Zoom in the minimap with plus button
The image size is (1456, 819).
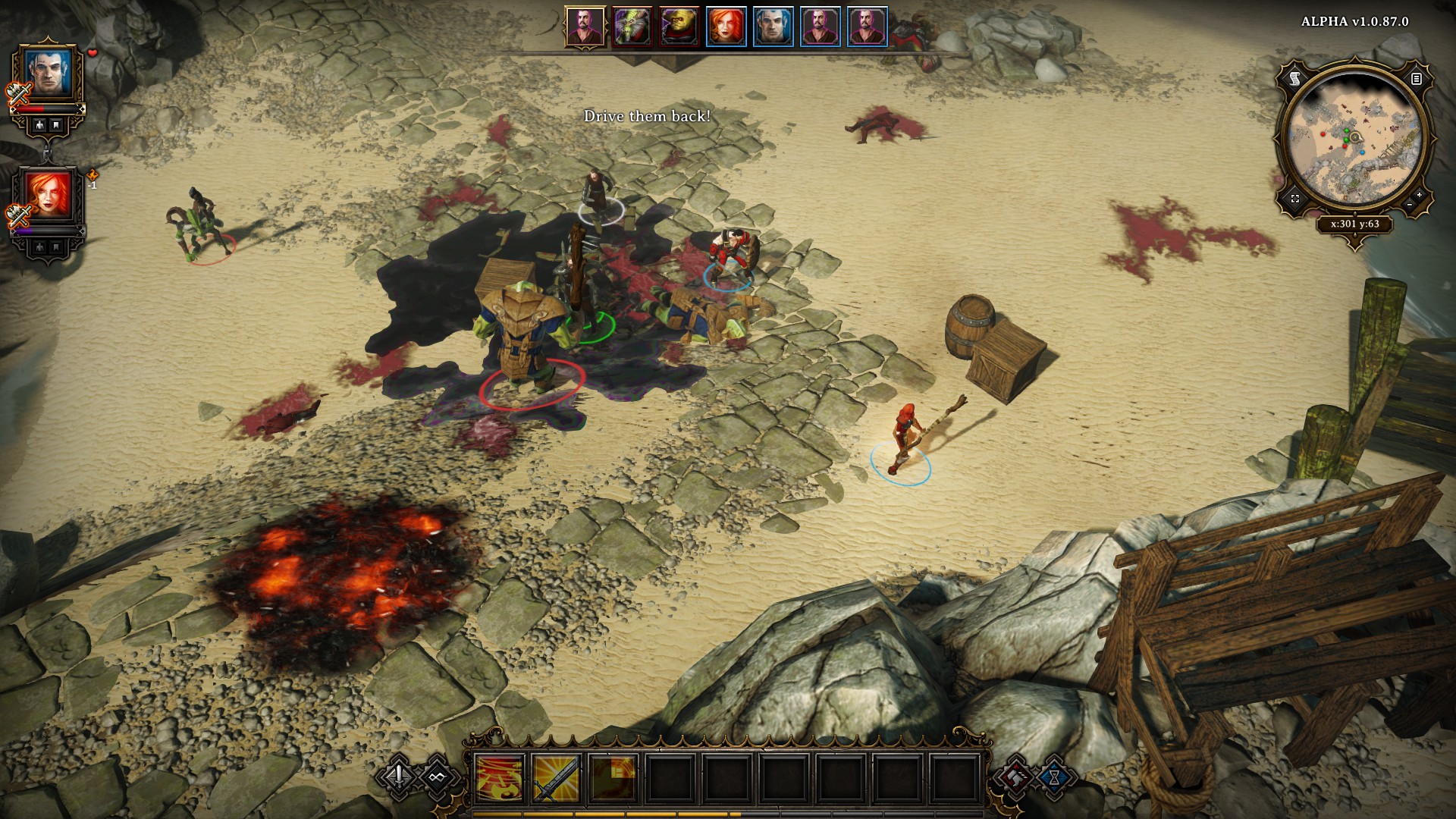click(1419, 195)
